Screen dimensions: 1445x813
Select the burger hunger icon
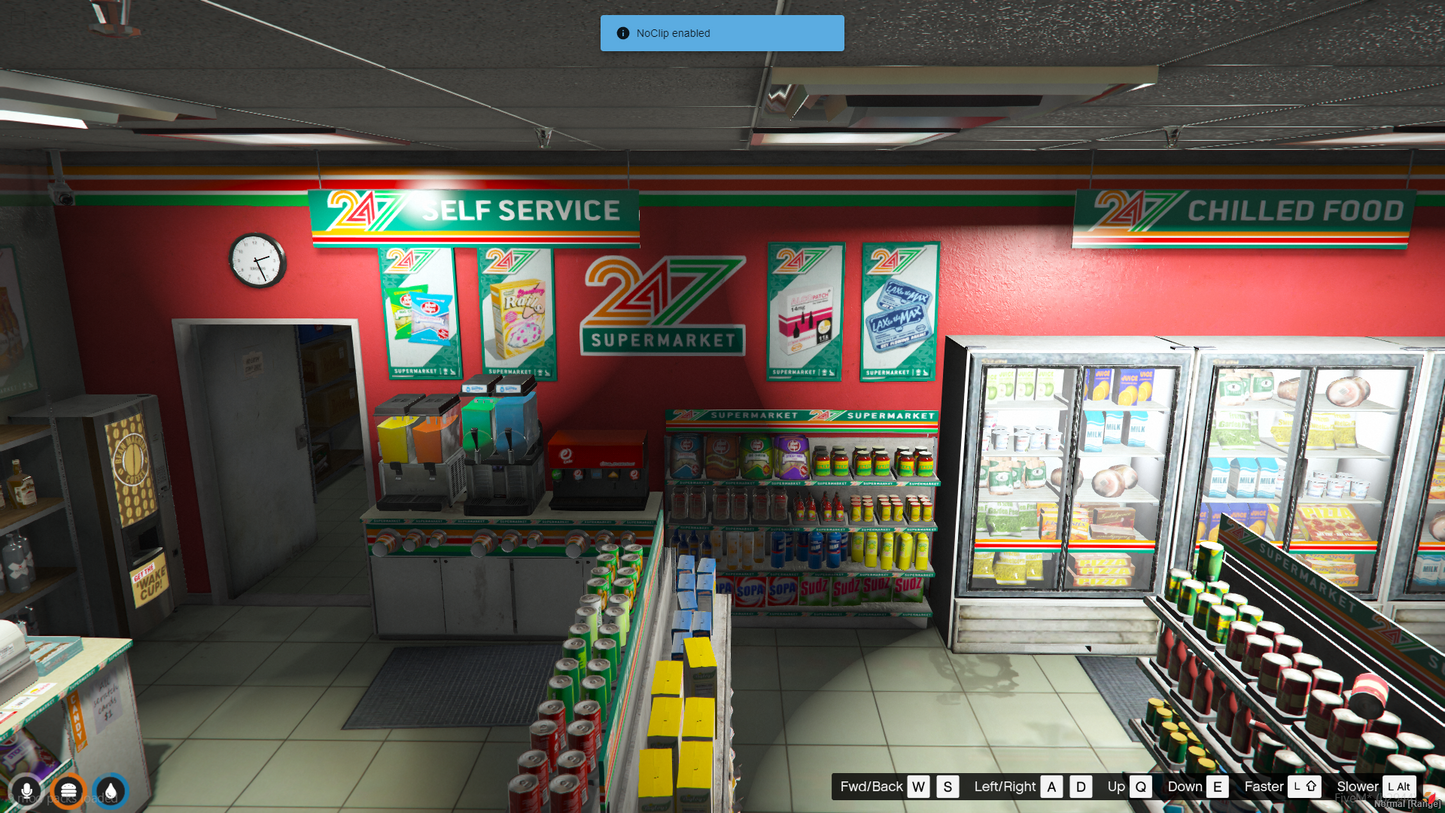pos(68,791)
